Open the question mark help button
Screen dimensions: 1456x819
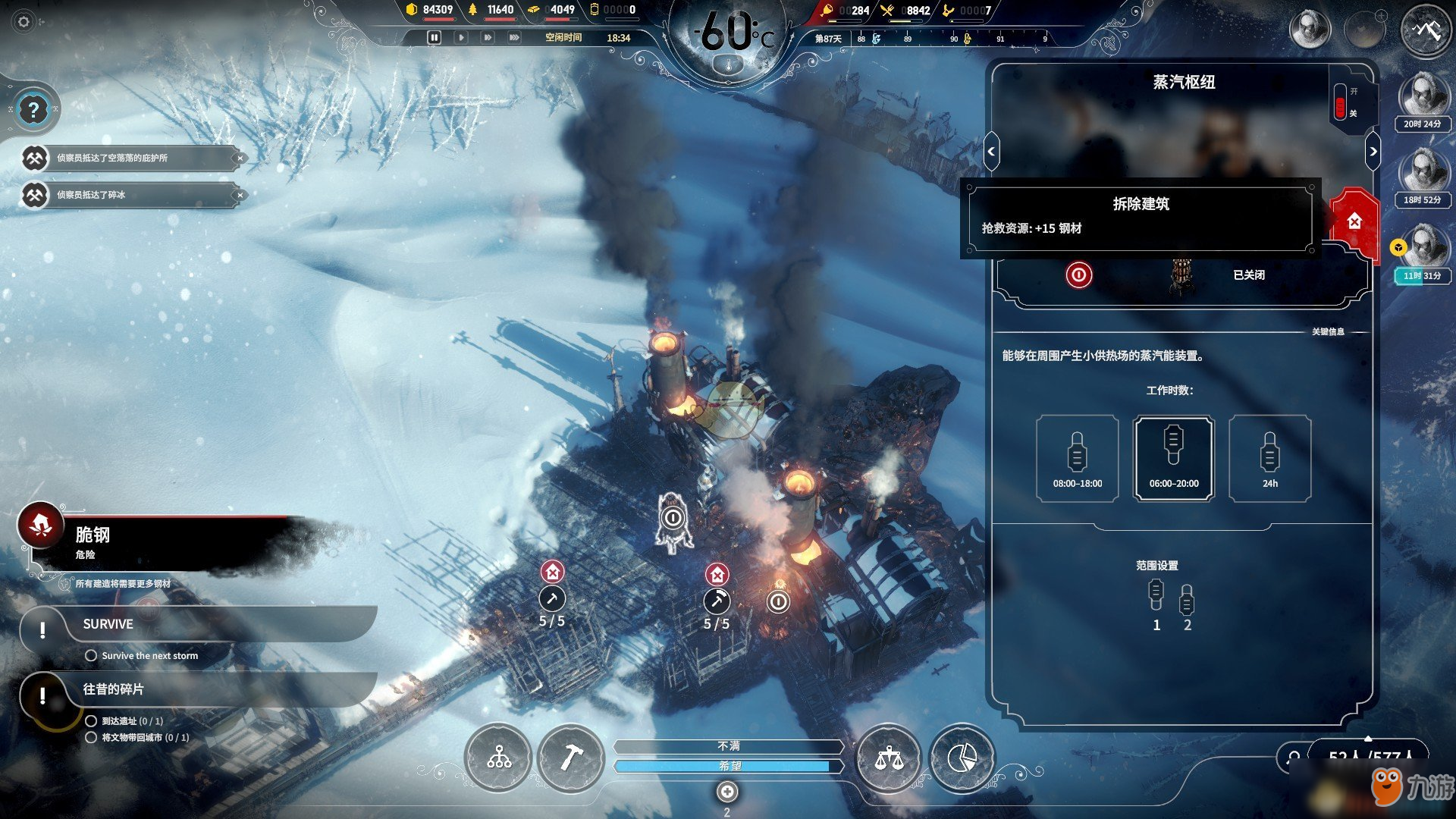[x=33, y=111]
